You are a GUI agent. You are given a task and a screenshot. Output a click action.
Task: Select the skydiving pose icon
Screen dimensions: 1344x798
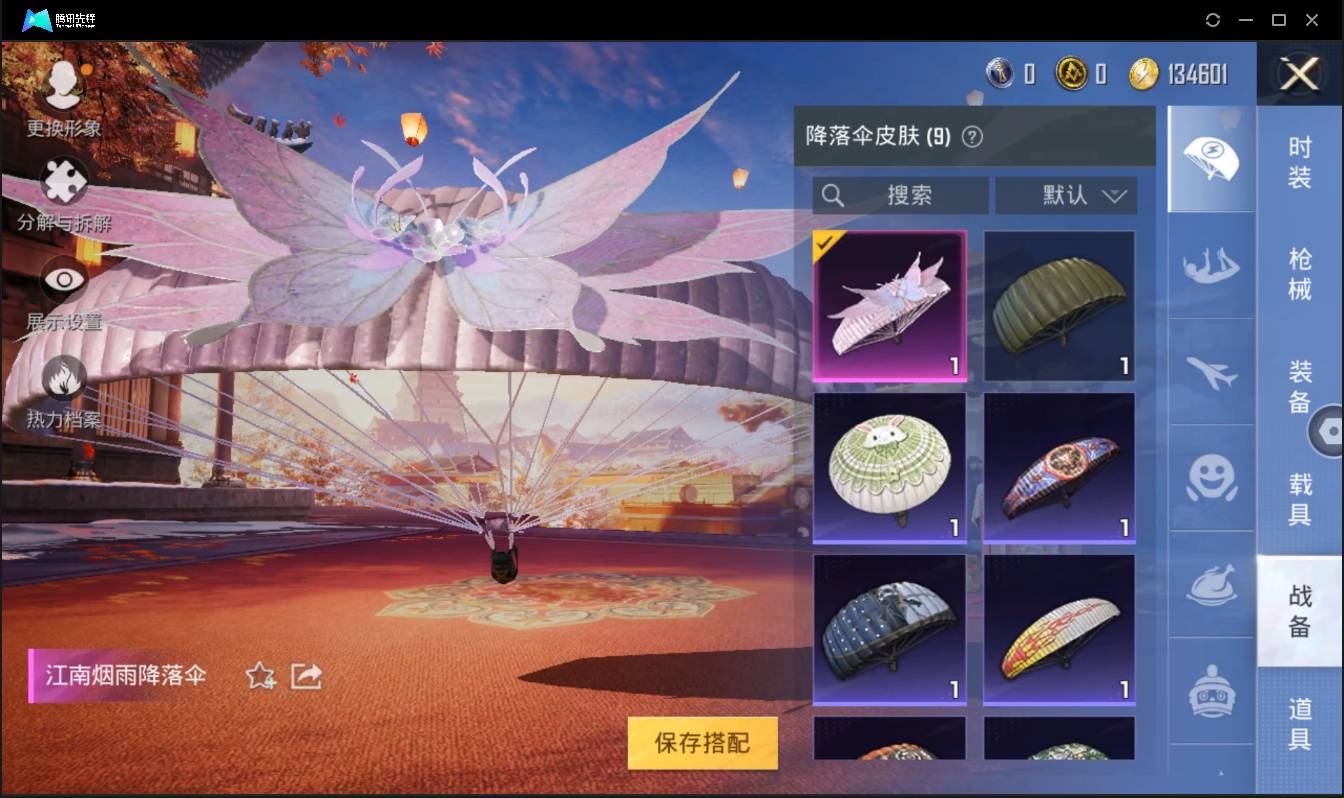(1211, 267)
